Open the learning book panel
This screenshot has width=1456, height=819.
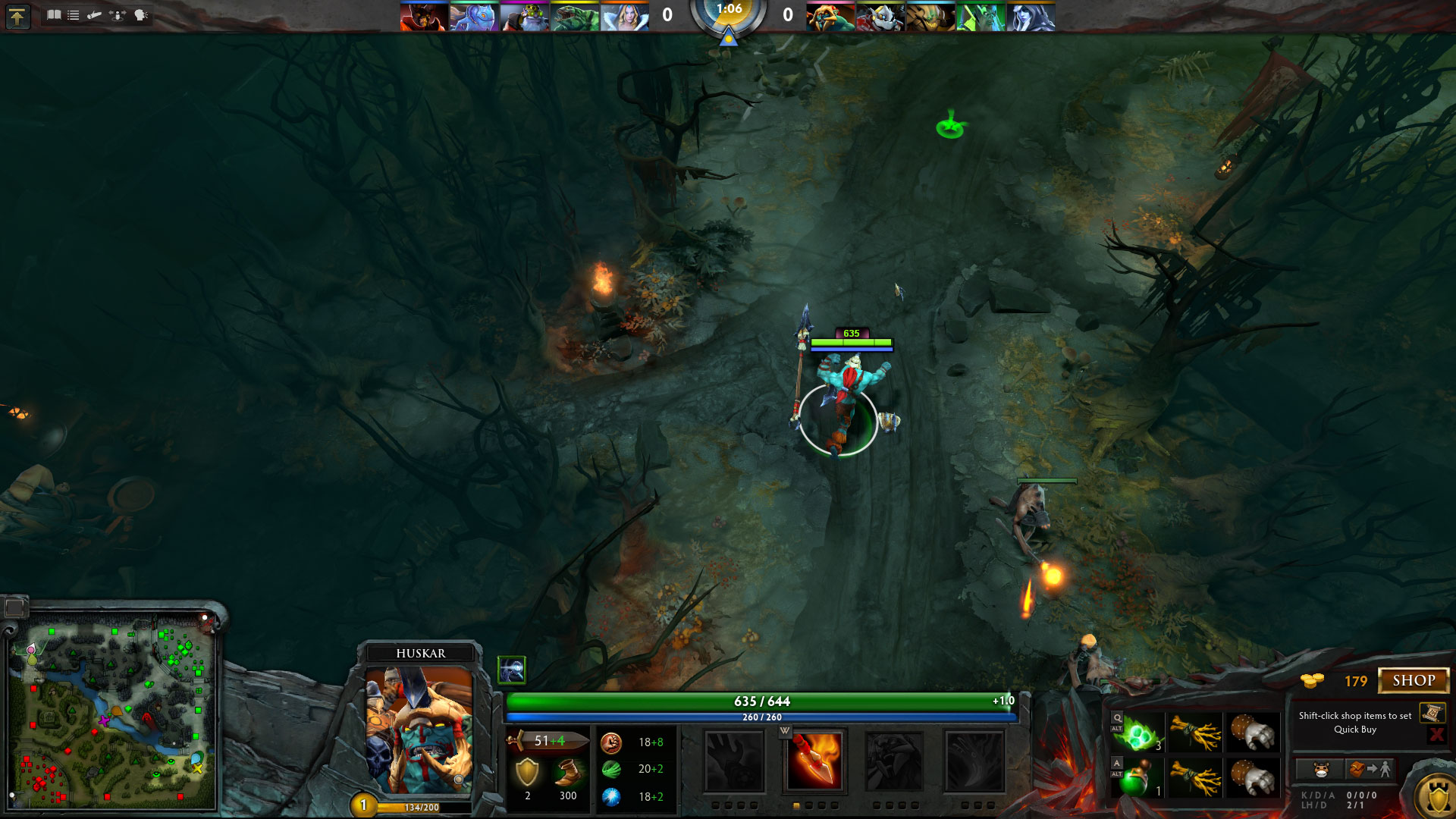(x=54, y=14)
